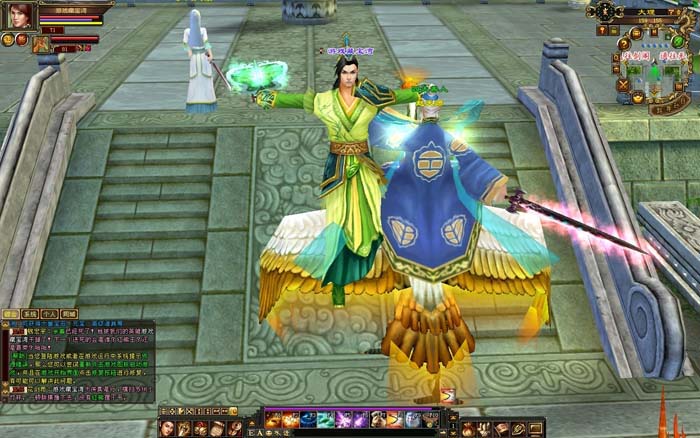The height and width of the screenshot is (438, 700).
Task: Click the question mark button left of minimap
Action: [623, 44]
